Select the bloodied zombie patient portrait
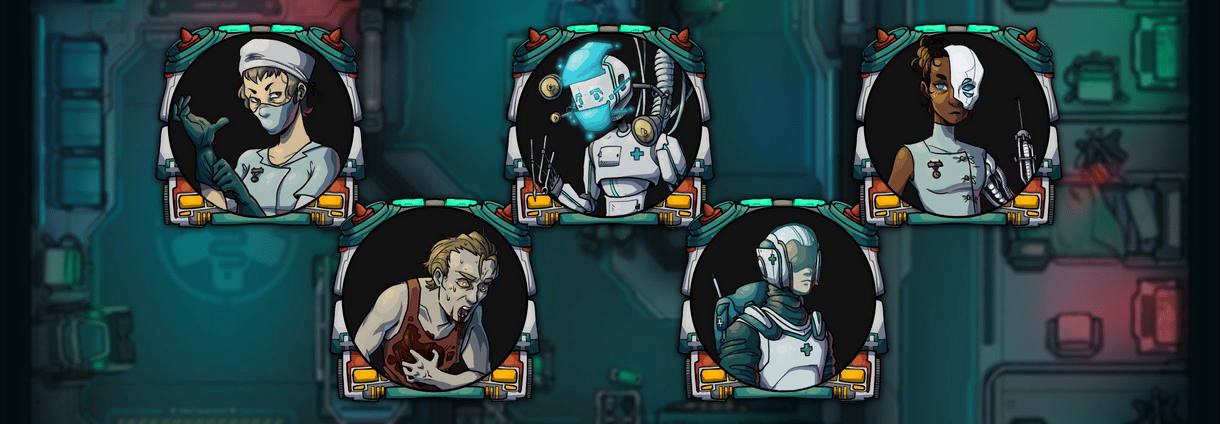 pos(434,298)
